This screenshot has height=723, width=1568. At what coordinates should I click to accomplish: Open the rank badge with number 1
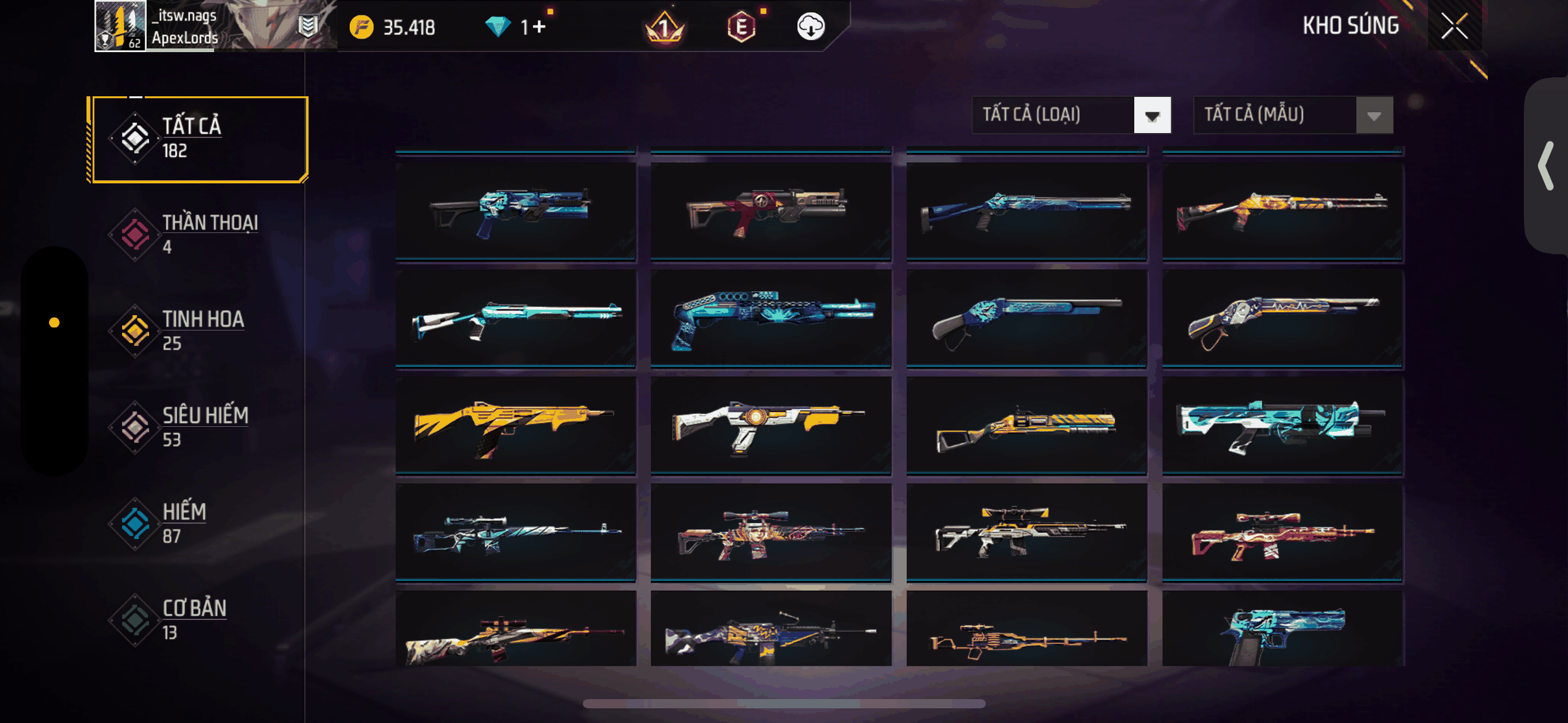click(664, 28)
